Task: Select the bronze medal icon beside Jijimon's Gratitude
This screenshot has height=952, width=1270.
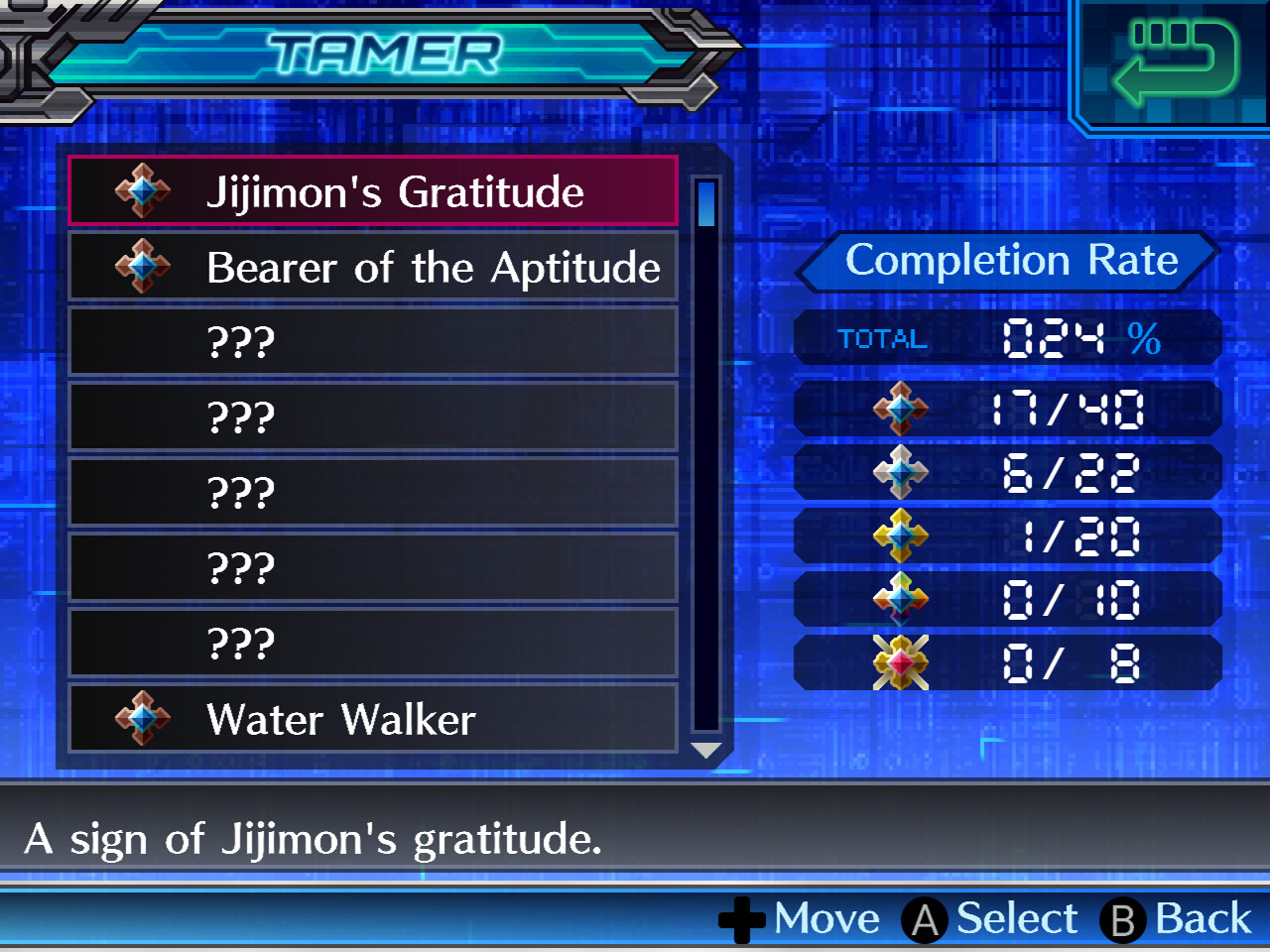Action: [141, 190]
